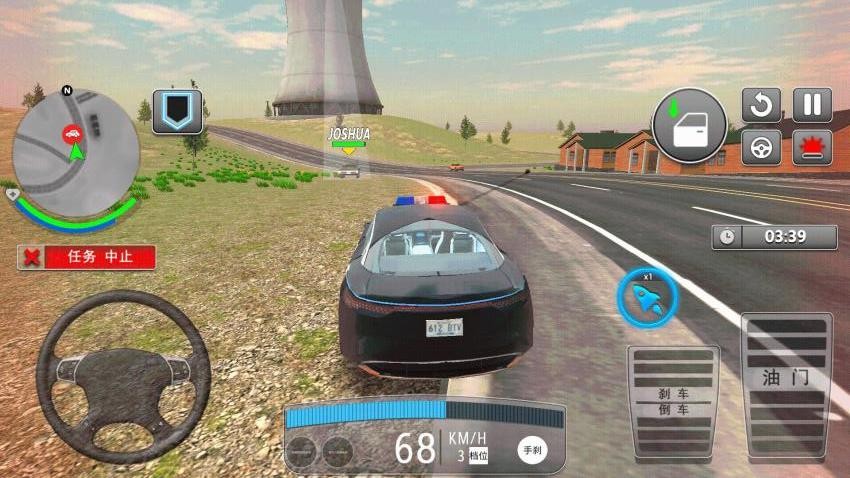Tap the shield badge icon
Image resolution: width=850 pixels, height=478 pixels.
tap(177, 112)
